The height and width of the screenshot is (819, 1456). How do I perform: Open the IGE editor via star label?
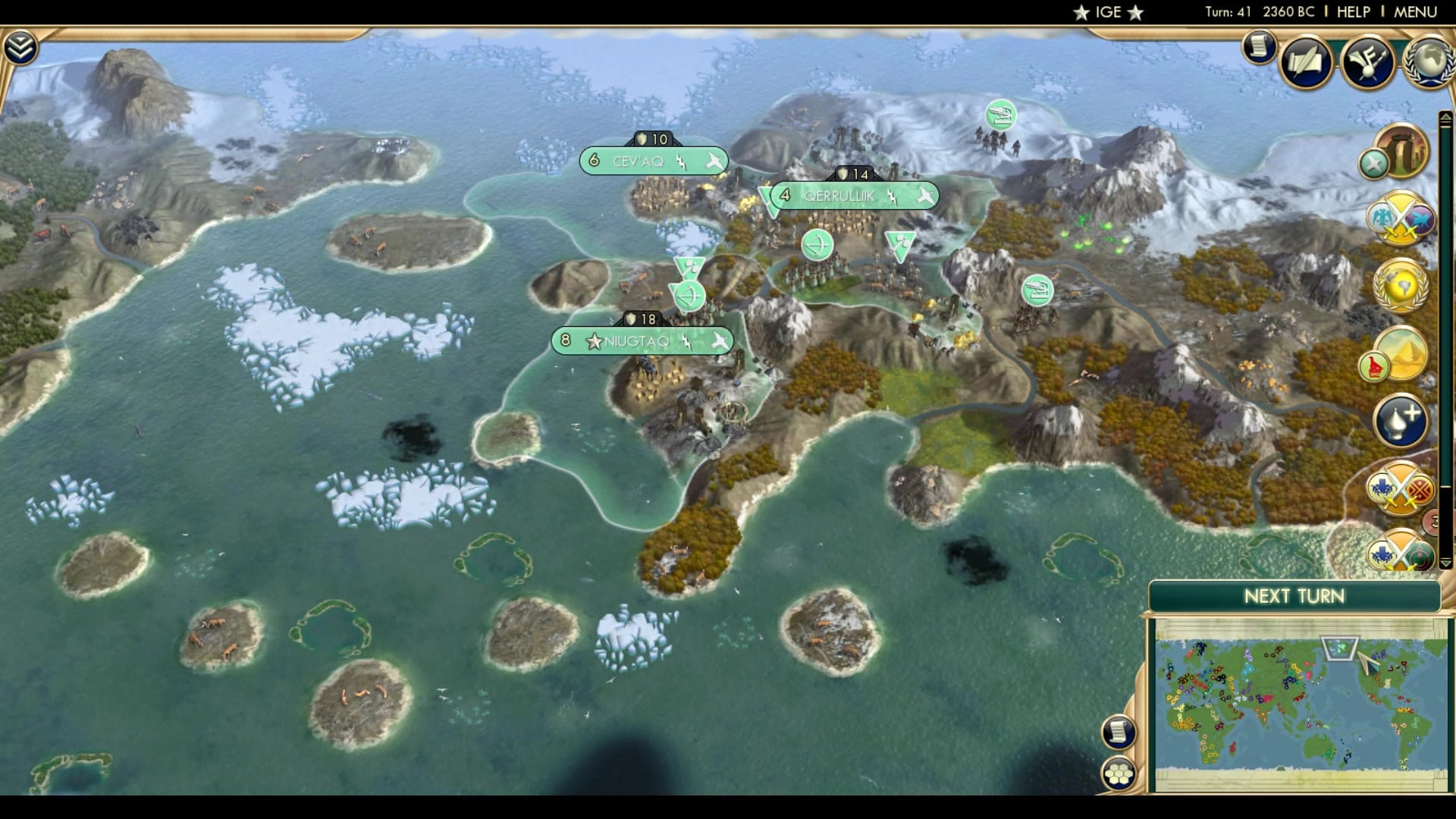click(1107, 12)
